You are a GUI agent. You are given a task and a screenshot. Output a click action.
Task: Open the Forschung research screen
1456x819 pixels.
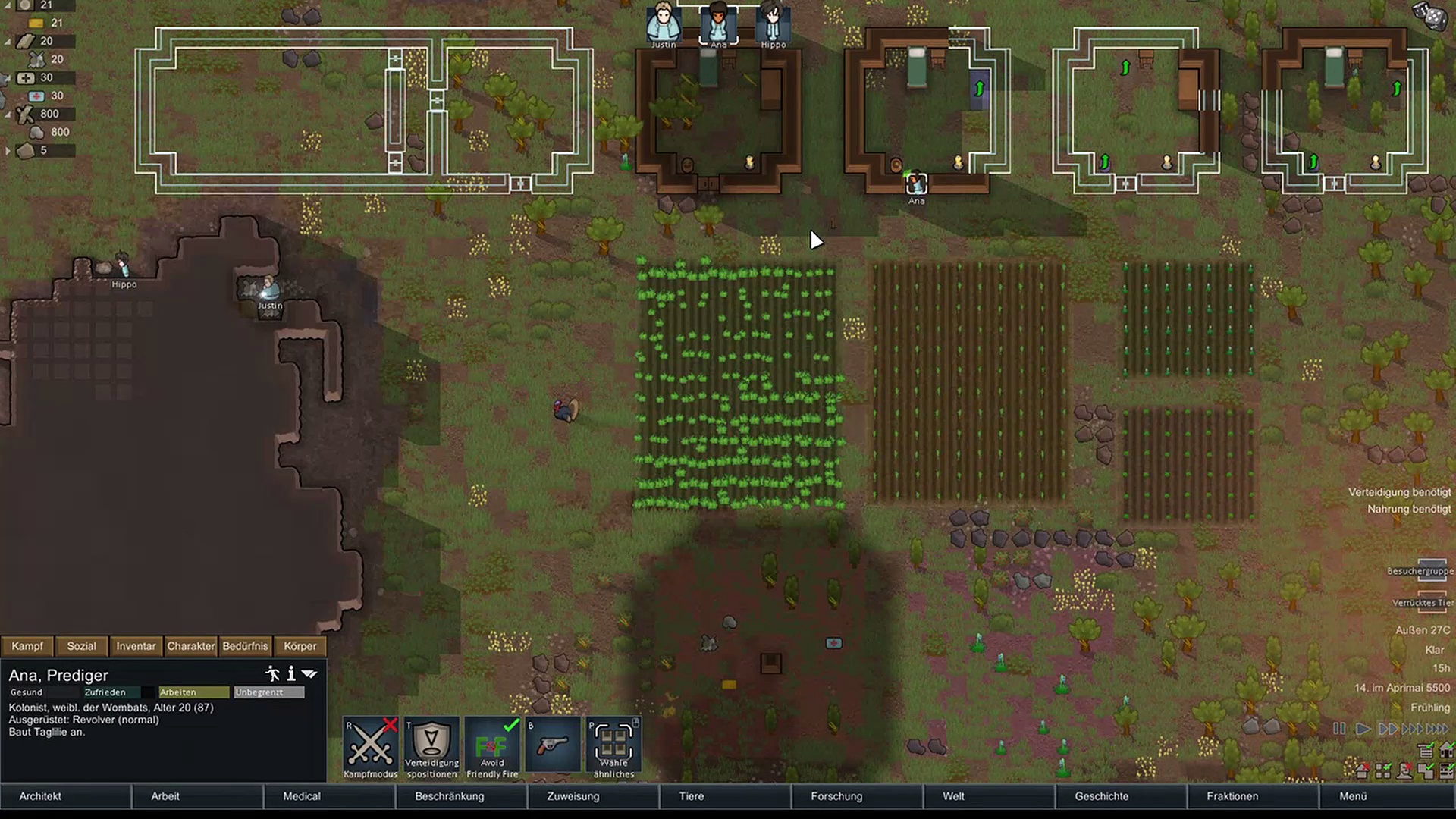pyautogui.click(x=836, y=796)
